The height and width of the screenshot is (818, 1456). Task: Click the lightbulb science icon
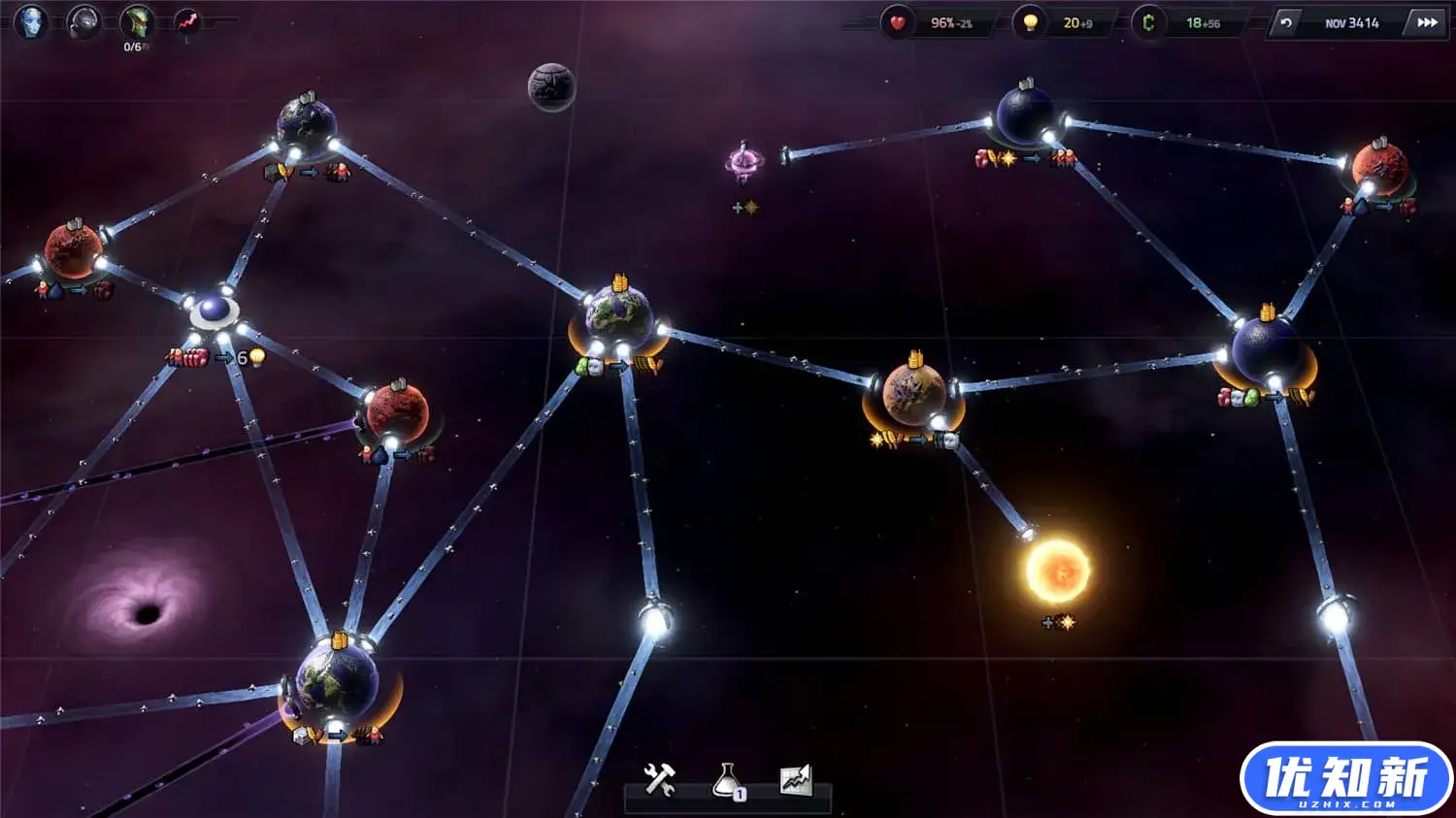point(1030,22)
